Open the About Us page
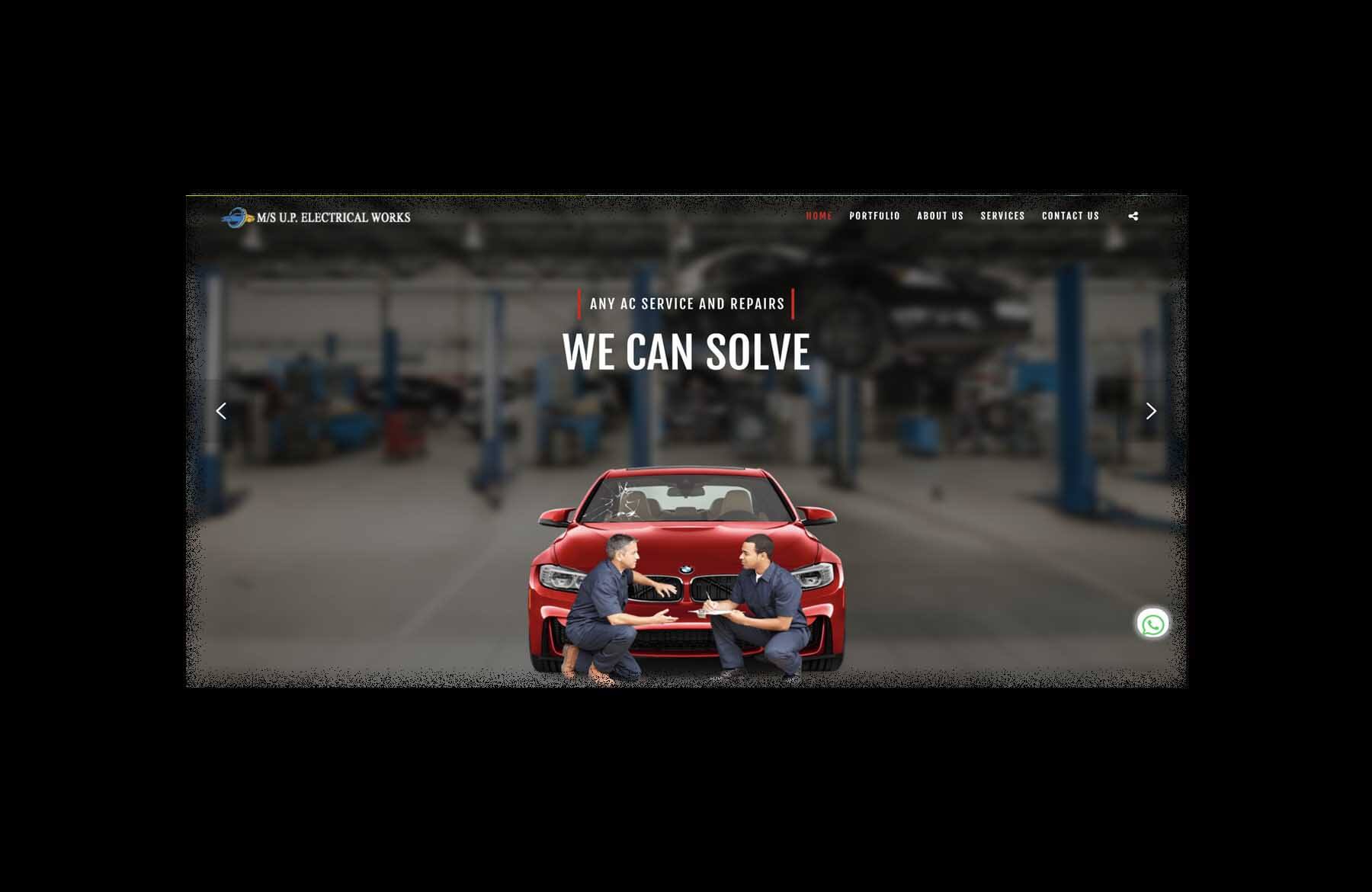Image resolution: width=1372 pixels, height=892 pixels. 940,216
